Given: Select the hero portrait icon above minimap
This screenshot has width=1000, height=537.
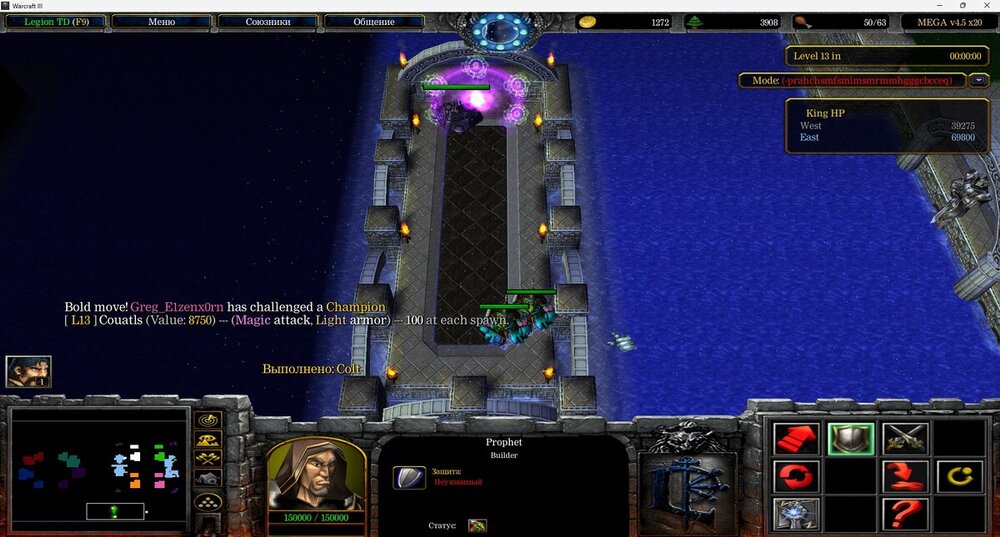Looking at the screenshot, I should (x=28, y=372).
